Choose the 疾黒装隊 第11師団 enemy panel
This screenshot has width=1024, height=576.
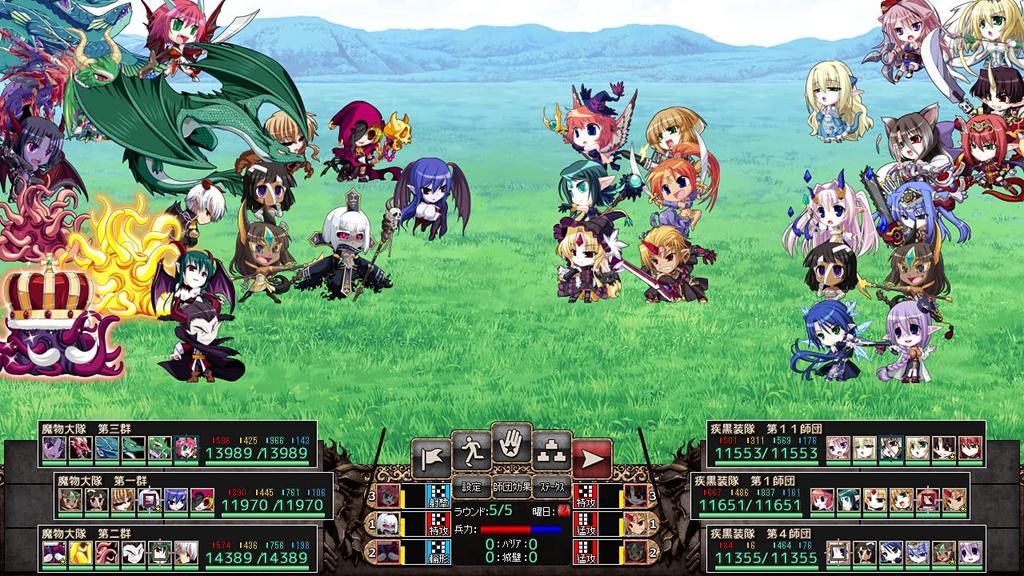click(846, 443)
